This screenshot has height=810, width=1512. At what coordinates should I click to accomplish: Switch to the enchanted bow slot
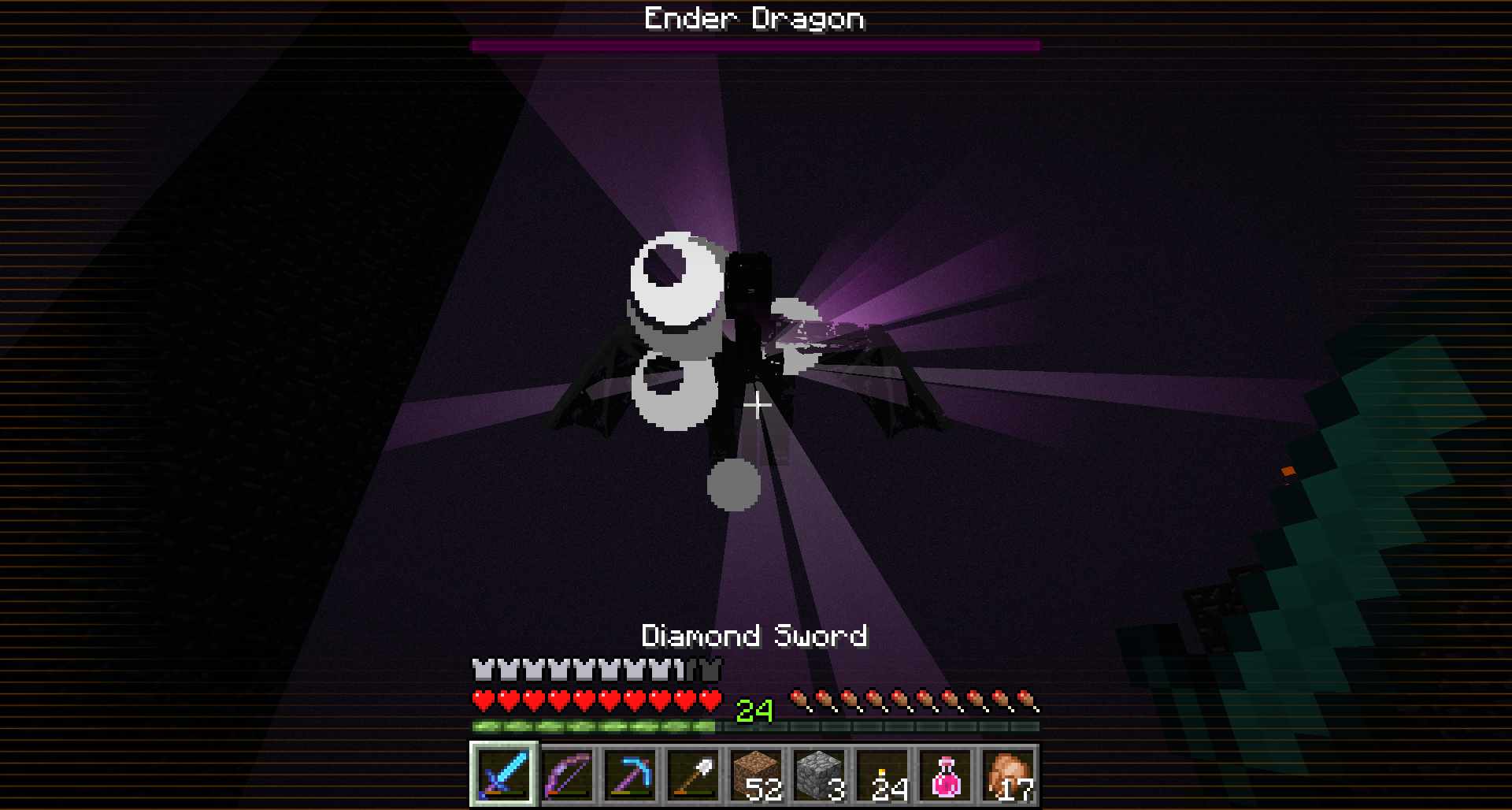tap(567, 775)
